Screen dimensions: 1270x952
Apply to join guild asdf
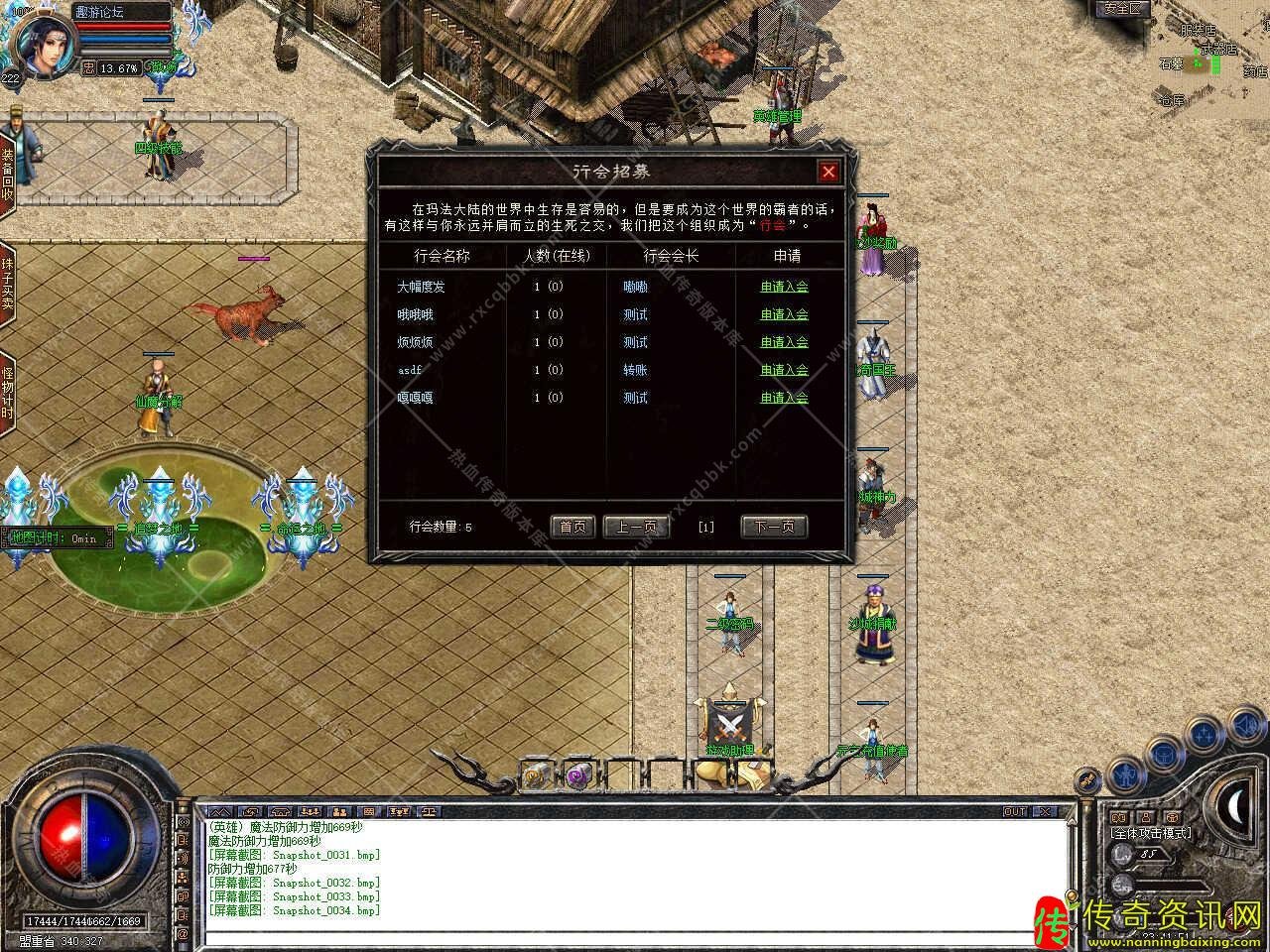[x=784, y=370]
